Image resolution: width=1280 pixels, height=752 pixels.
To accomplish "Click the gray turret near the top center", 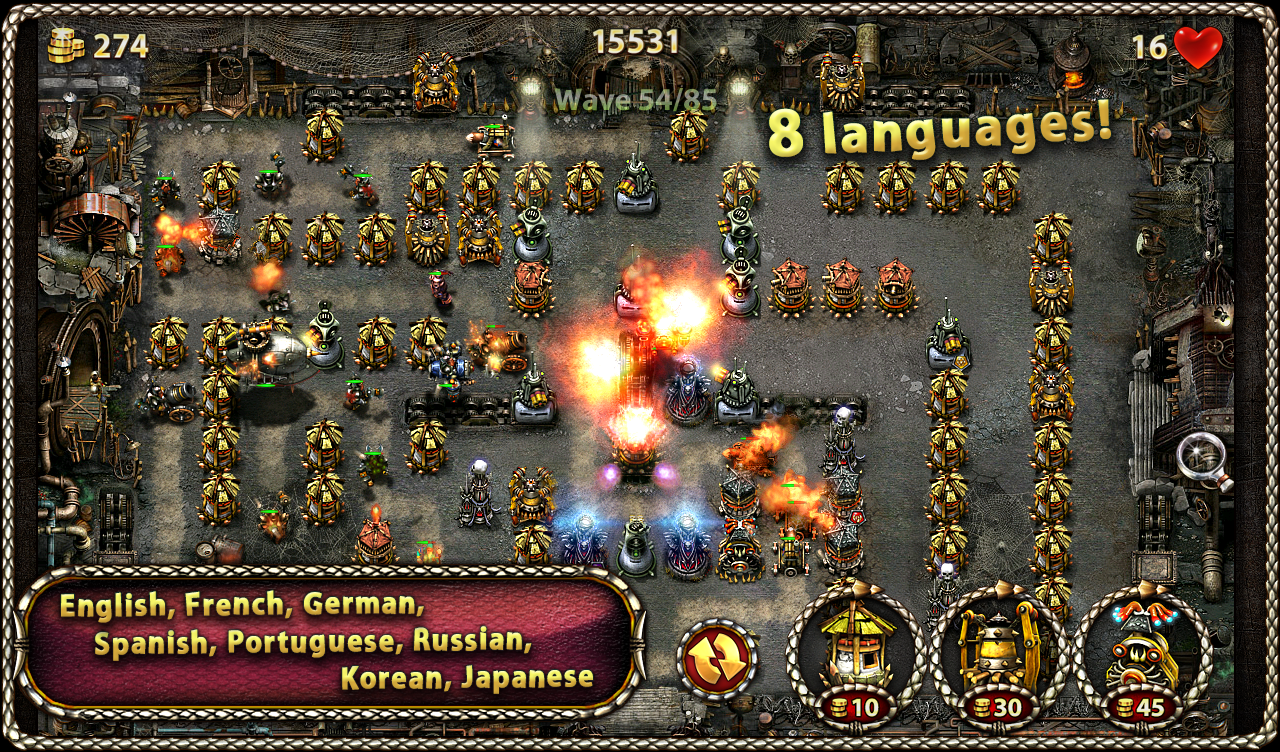I will [637, 185].
